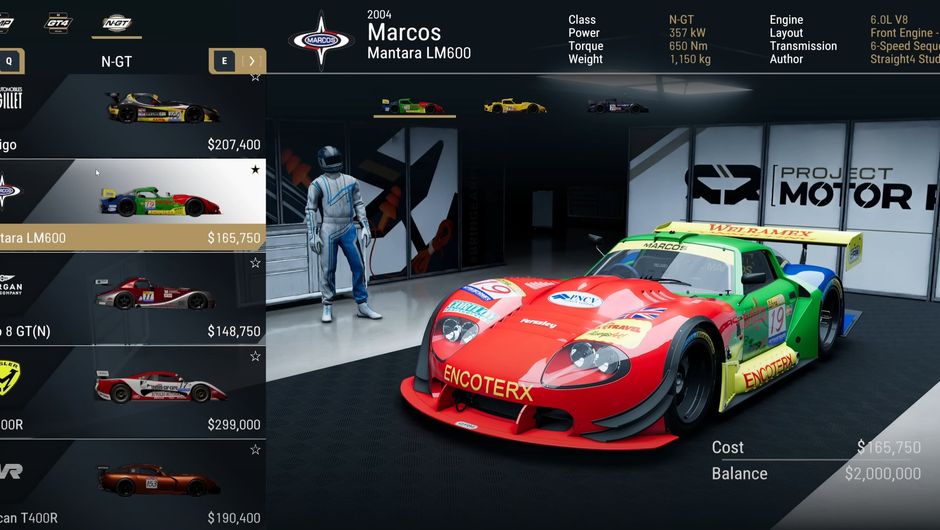Choose the yellow livery thumbnail
The height and width of the screenshot is (530, 940).
click(514, 105)
